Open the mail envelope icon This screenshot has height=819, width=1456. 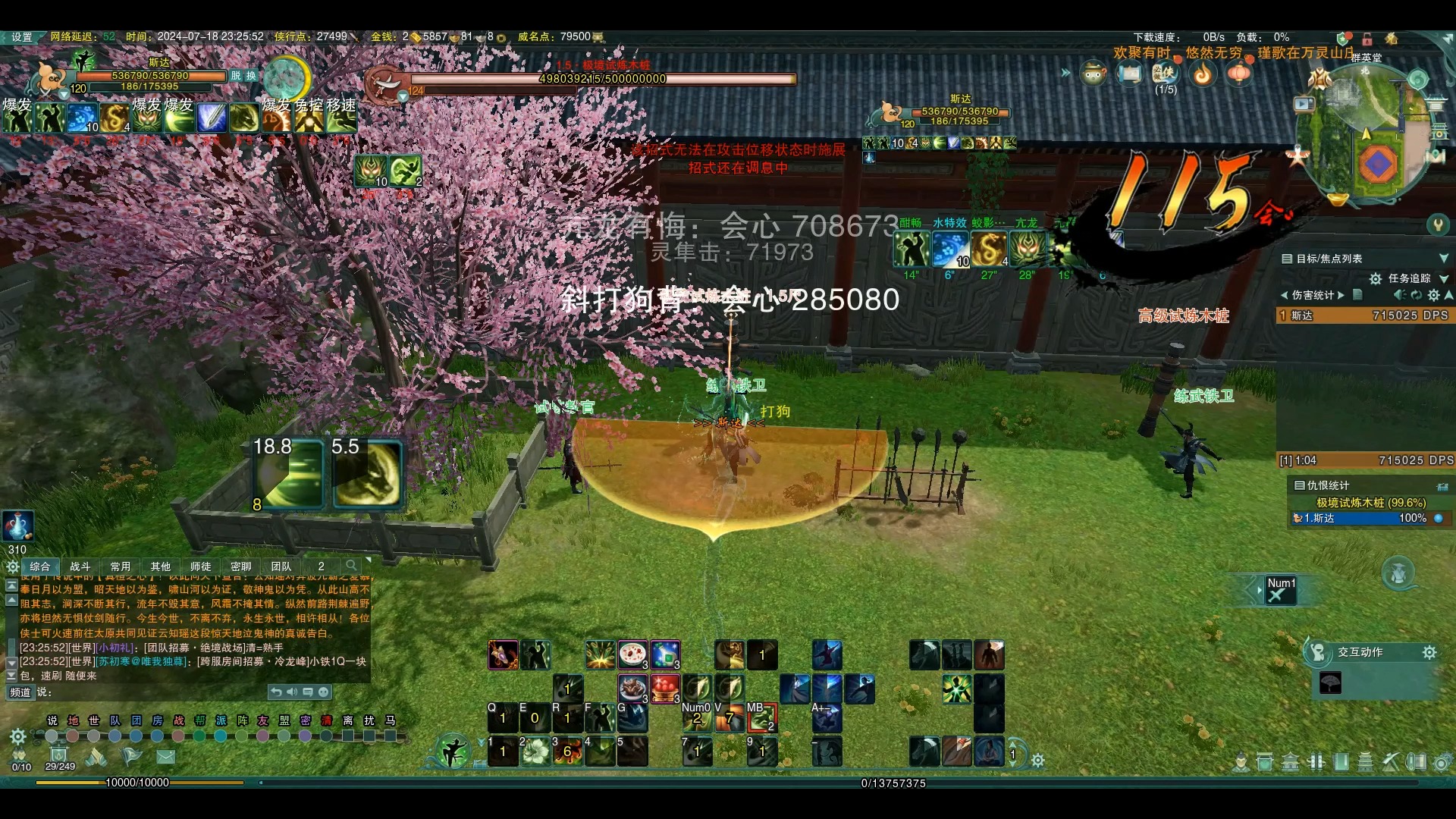point(166,756)
